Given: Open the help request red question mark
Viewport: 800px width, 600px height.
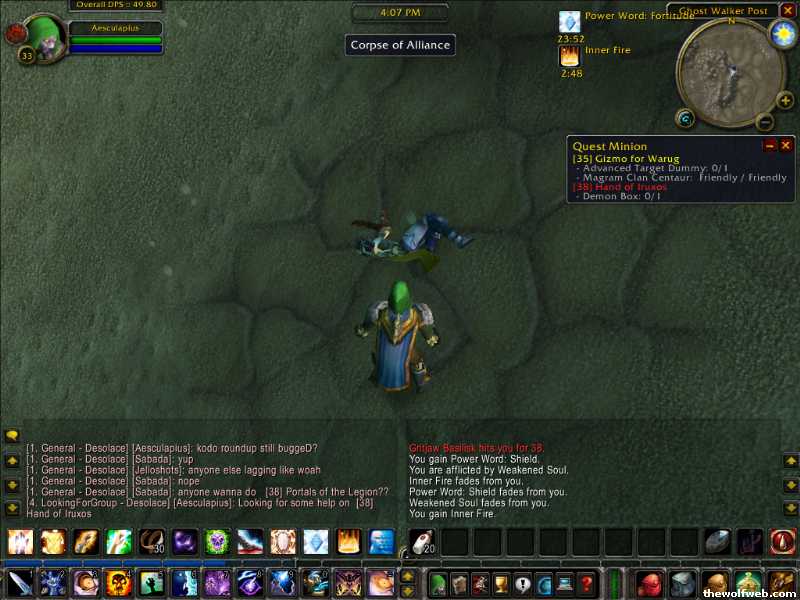Looking at the screenshot, I should 588,583.
